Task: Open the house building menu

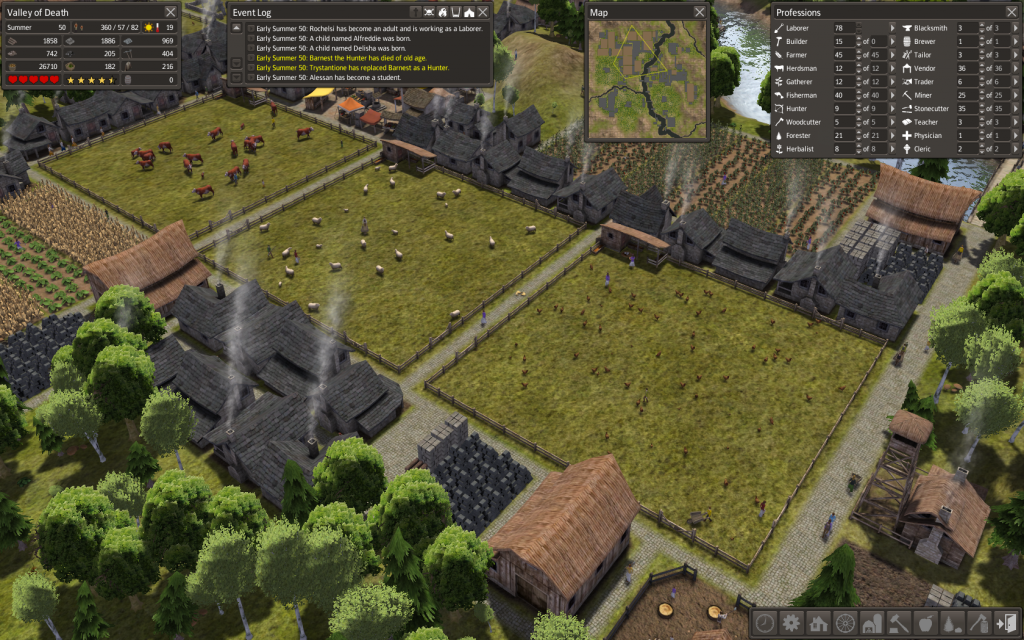Action: [x=818, y=622]
